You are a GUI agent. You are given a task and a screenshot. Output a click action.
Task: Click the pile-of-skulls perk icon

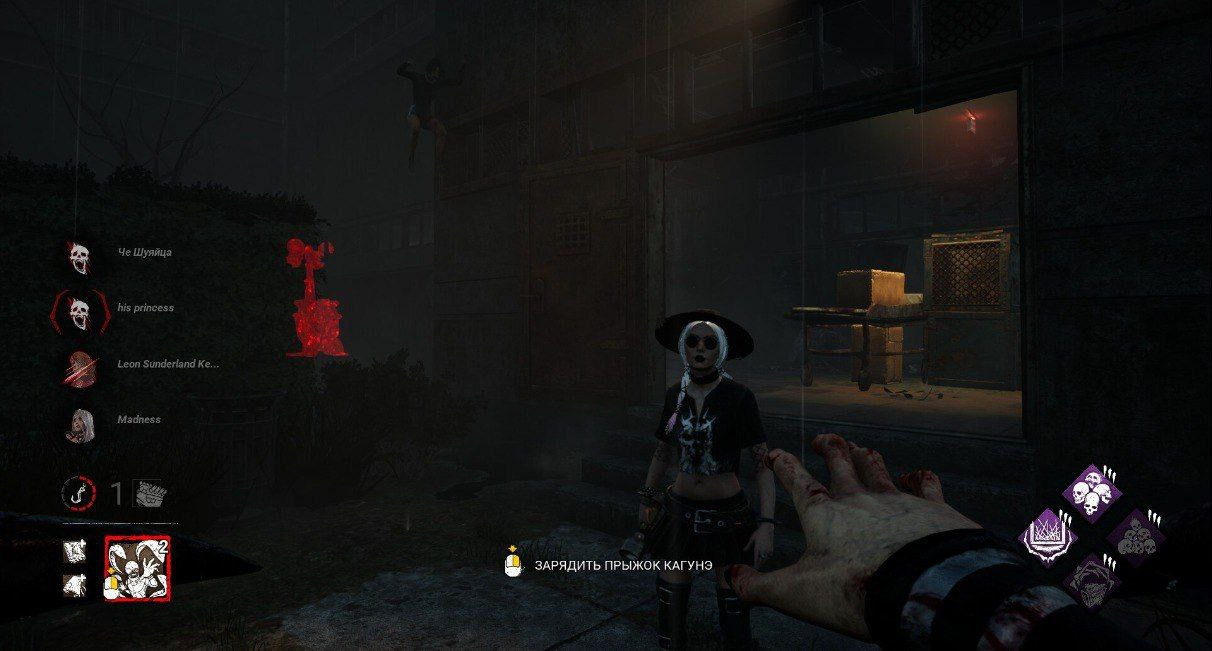coord(1134,536)
